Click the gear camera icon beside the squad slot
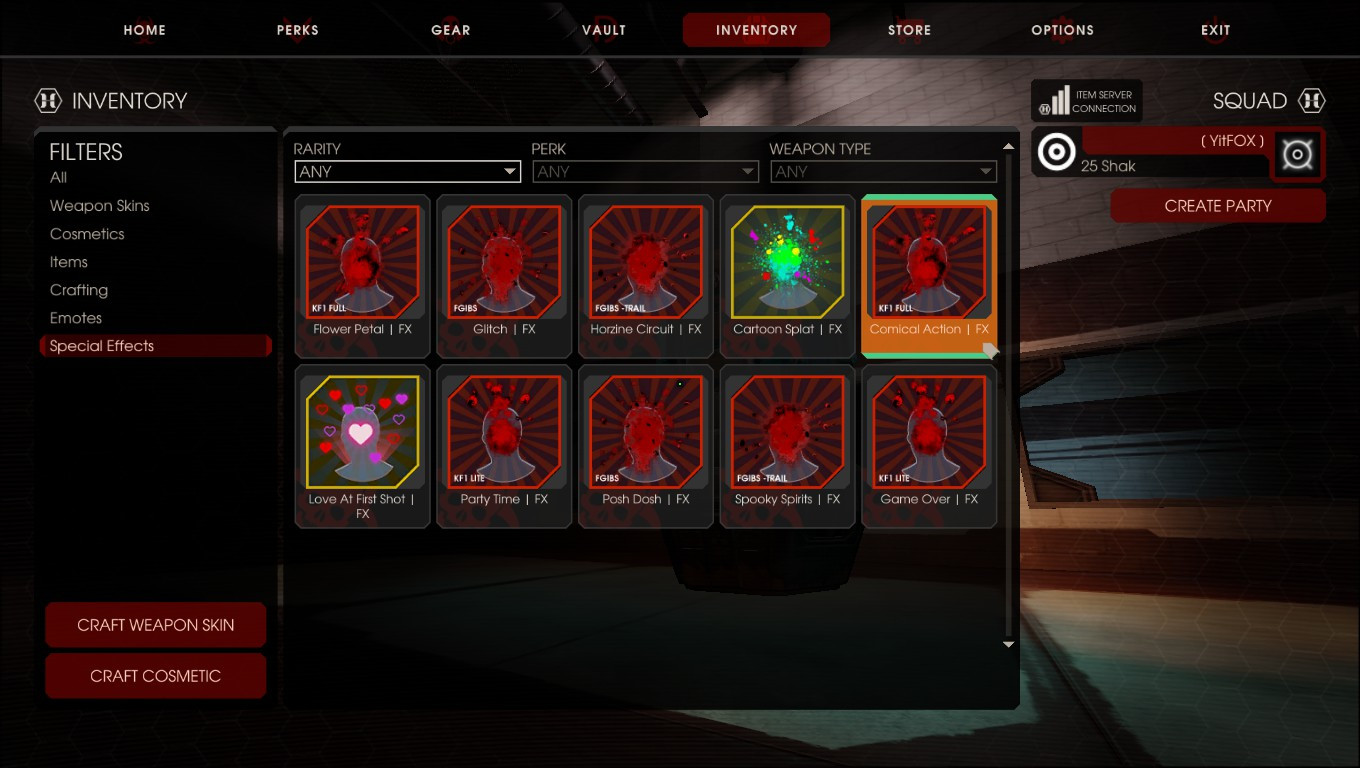 pos(1297,154)
